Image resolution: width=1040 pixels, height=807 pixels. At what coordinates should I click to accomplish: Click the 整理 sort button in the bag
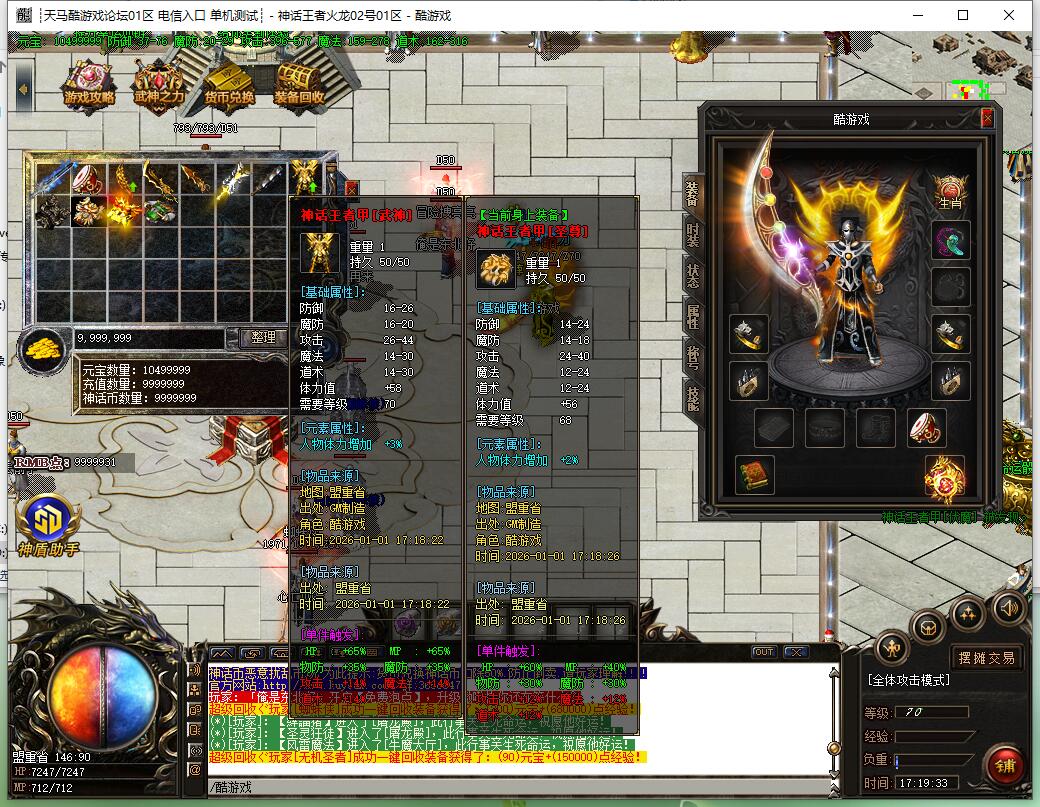pyautogui.click(x=262, y=338)
